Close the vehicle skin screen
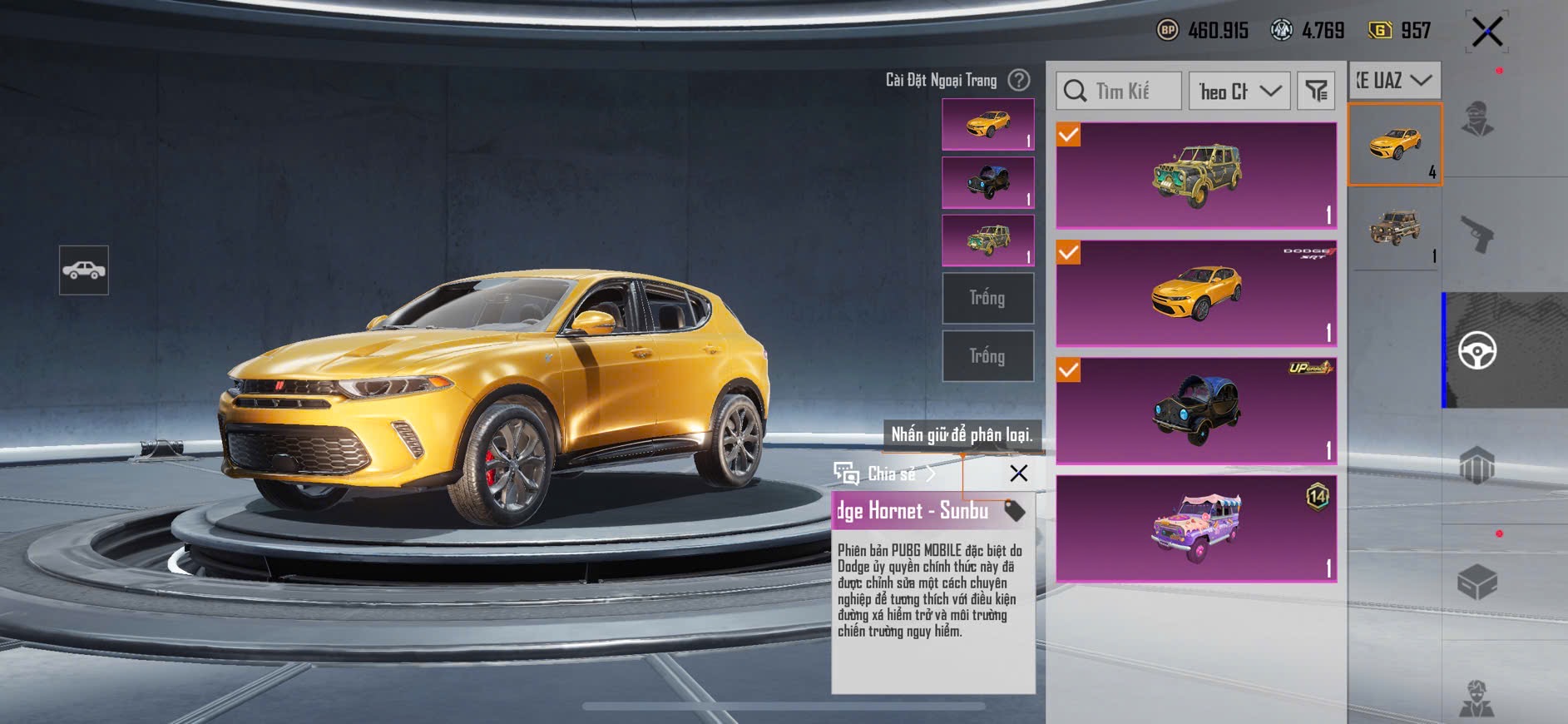The height and width of the screenshot is (724, 1568). [x=1486, y=32]
